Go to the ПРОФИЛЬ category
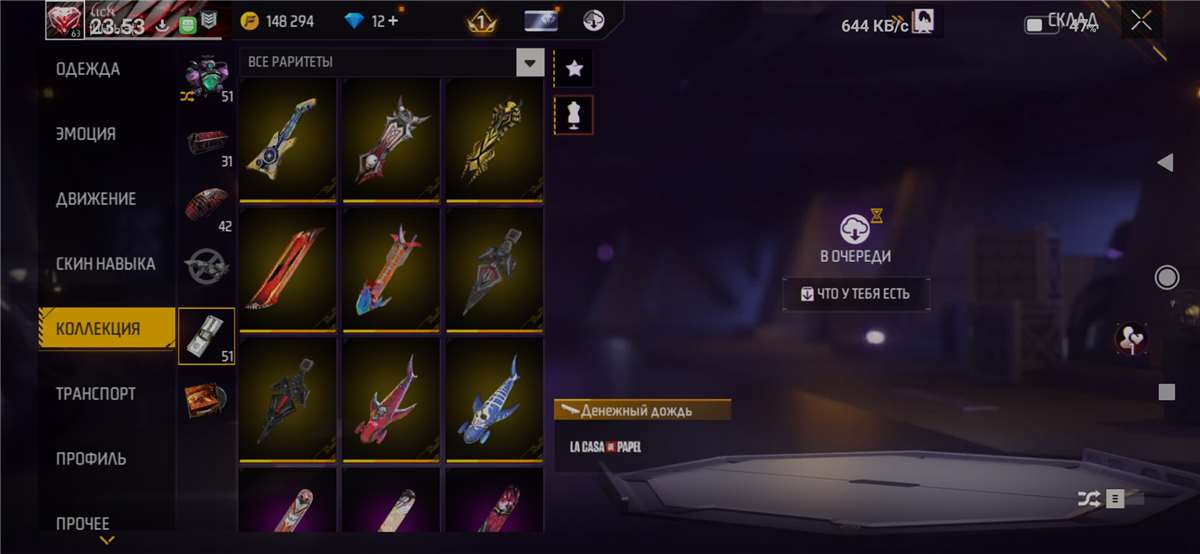Image resolution: width=1200 pixels, height=554 pixels. 91,459
